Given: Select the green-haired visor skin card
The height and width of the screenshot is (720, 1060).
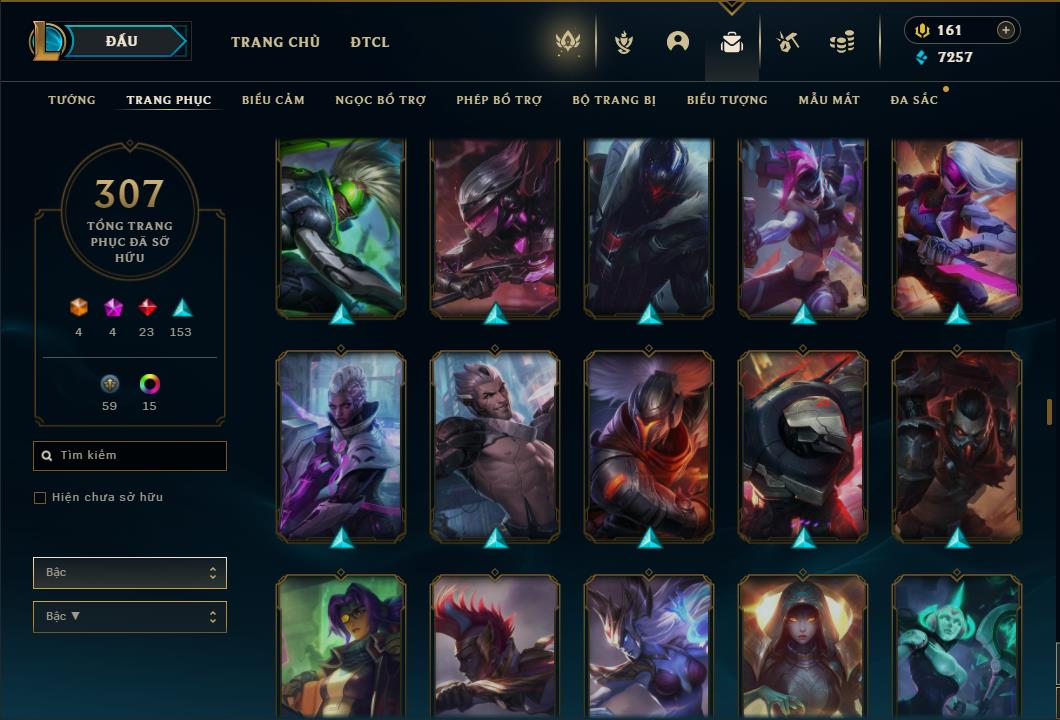Looking at the screenshot, I should click(x=341, y=228).
